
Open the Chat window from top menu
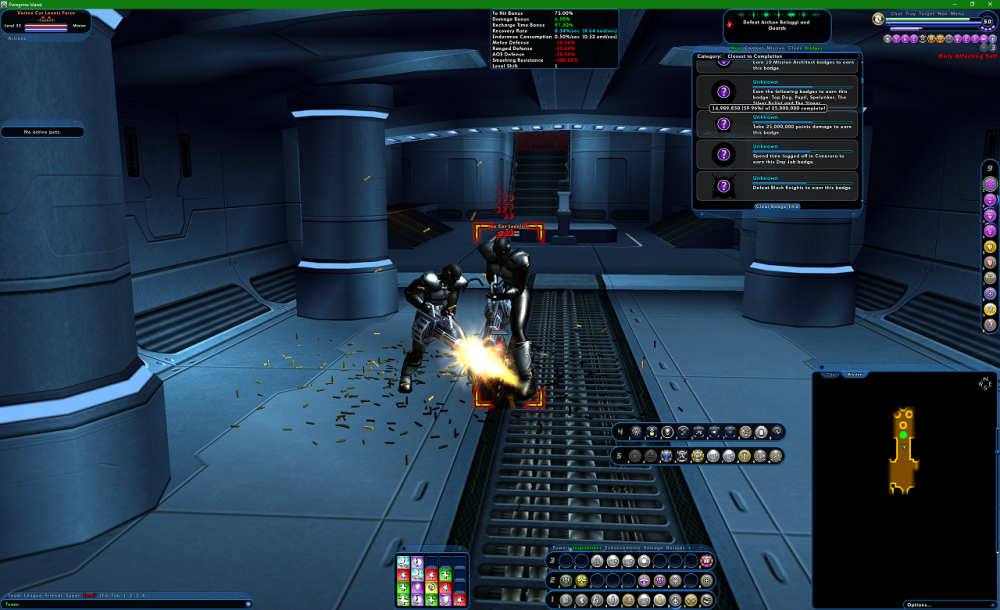click(896, 14)
